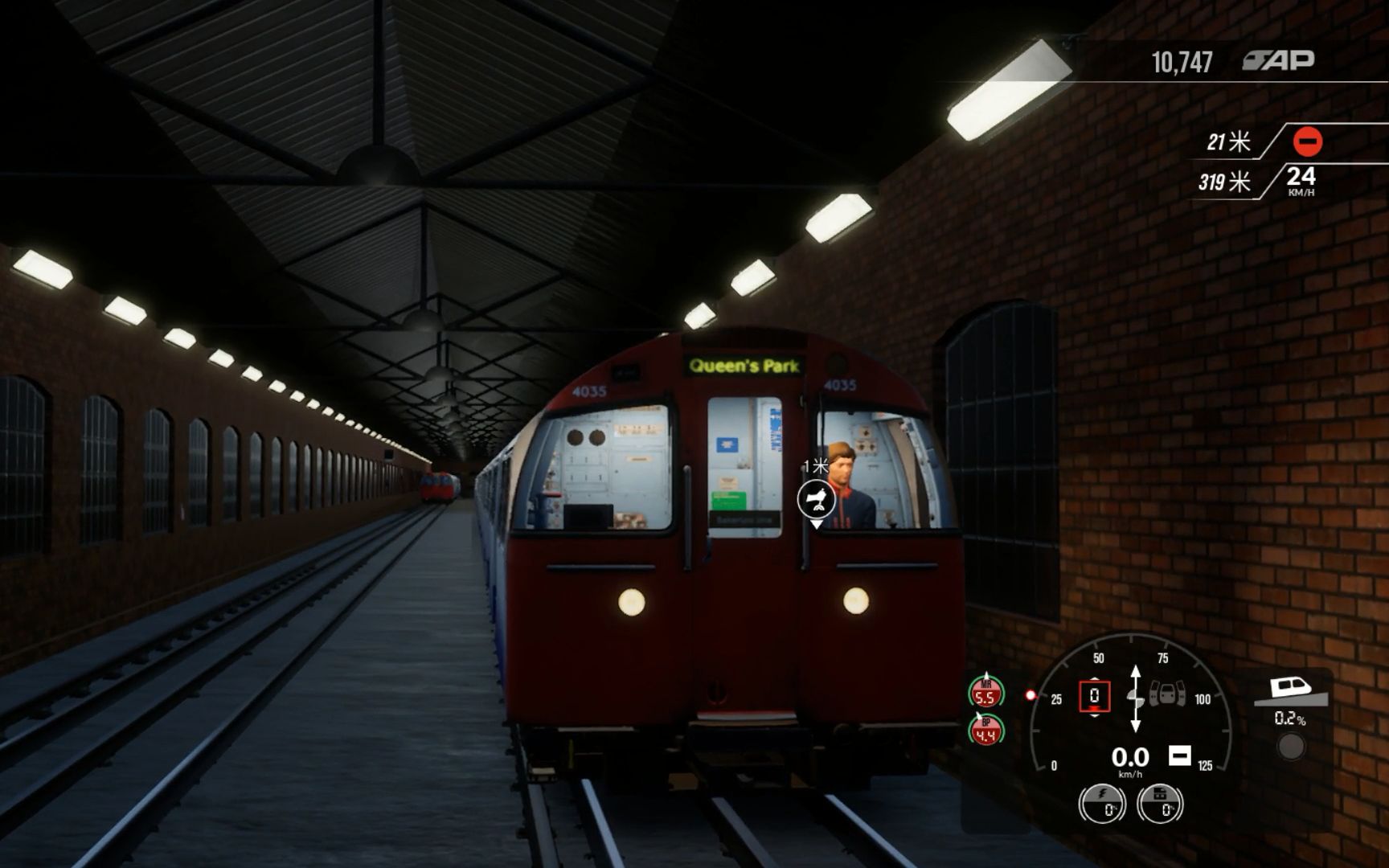Click the red-boxed notch indicator

[x=1094, y=696]
